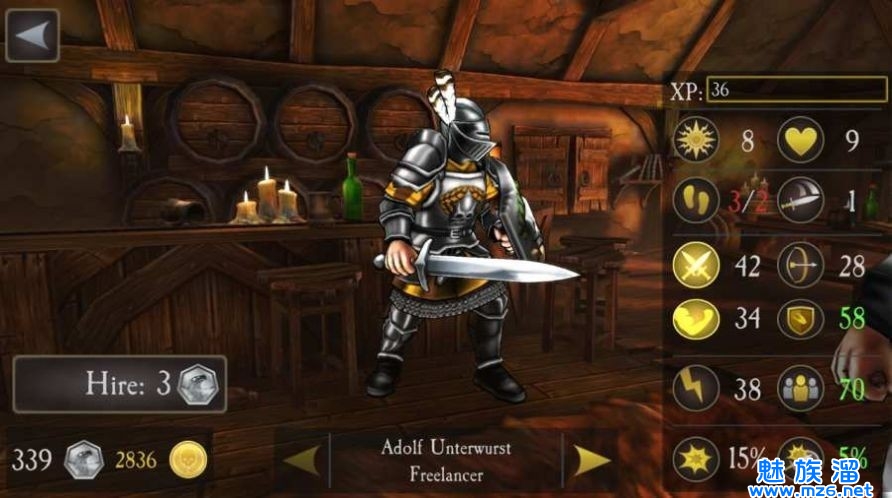The width and height of the screenshot is (892, 498).
Task: Click the gold skull coin icon
Action: pos(188,460)
